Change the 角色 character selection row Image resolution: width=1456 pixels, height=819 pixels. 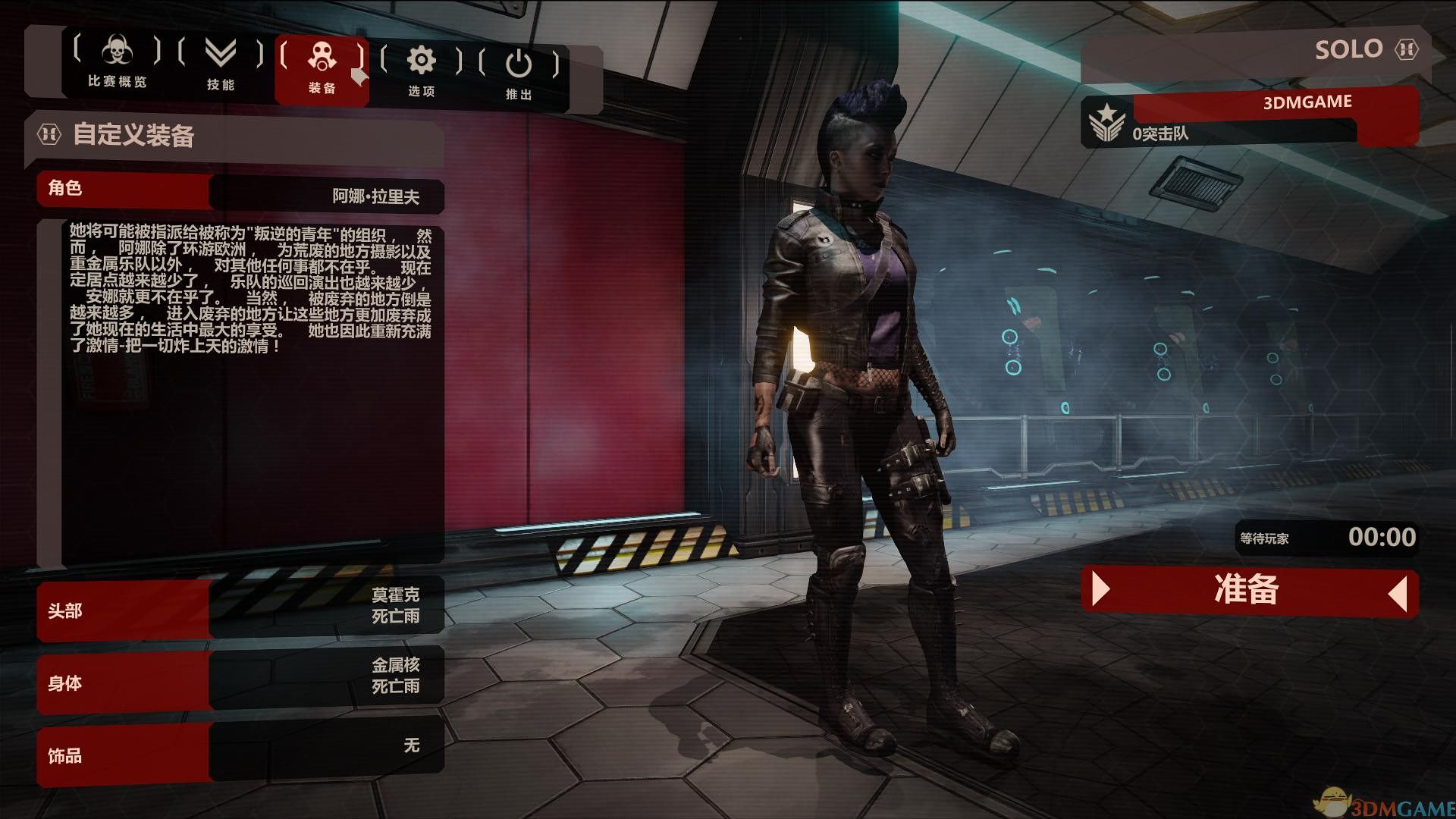(x=240, y=193)
